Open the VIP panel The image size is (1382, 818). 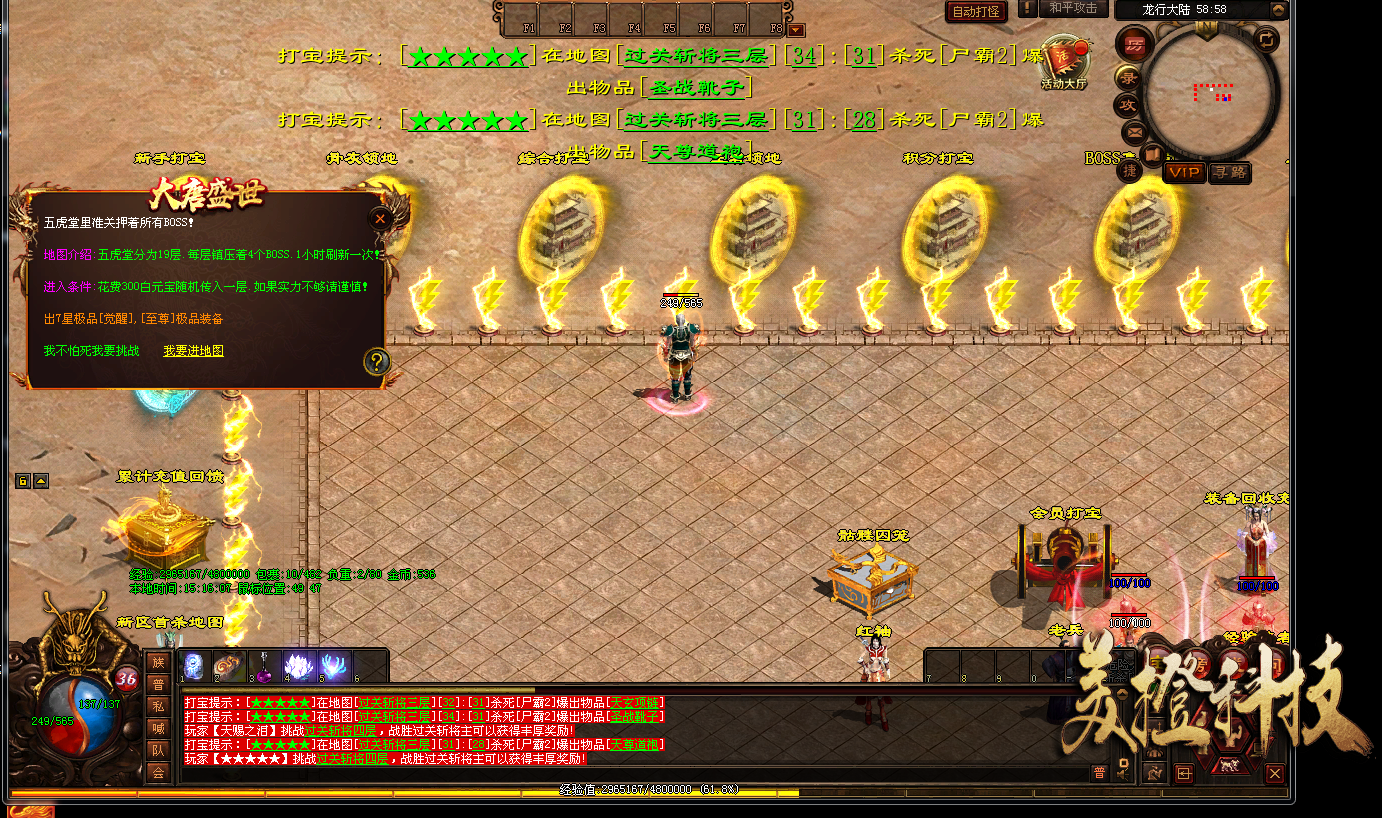(x=1183, y=173)
